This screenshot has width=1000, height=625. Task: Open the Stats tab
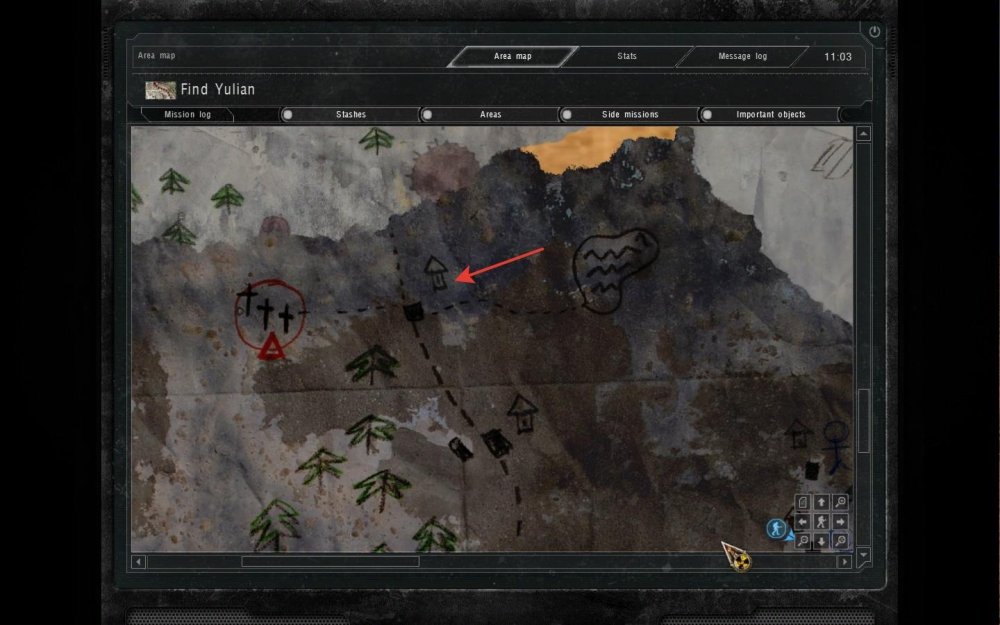click(x=627, y=57)
